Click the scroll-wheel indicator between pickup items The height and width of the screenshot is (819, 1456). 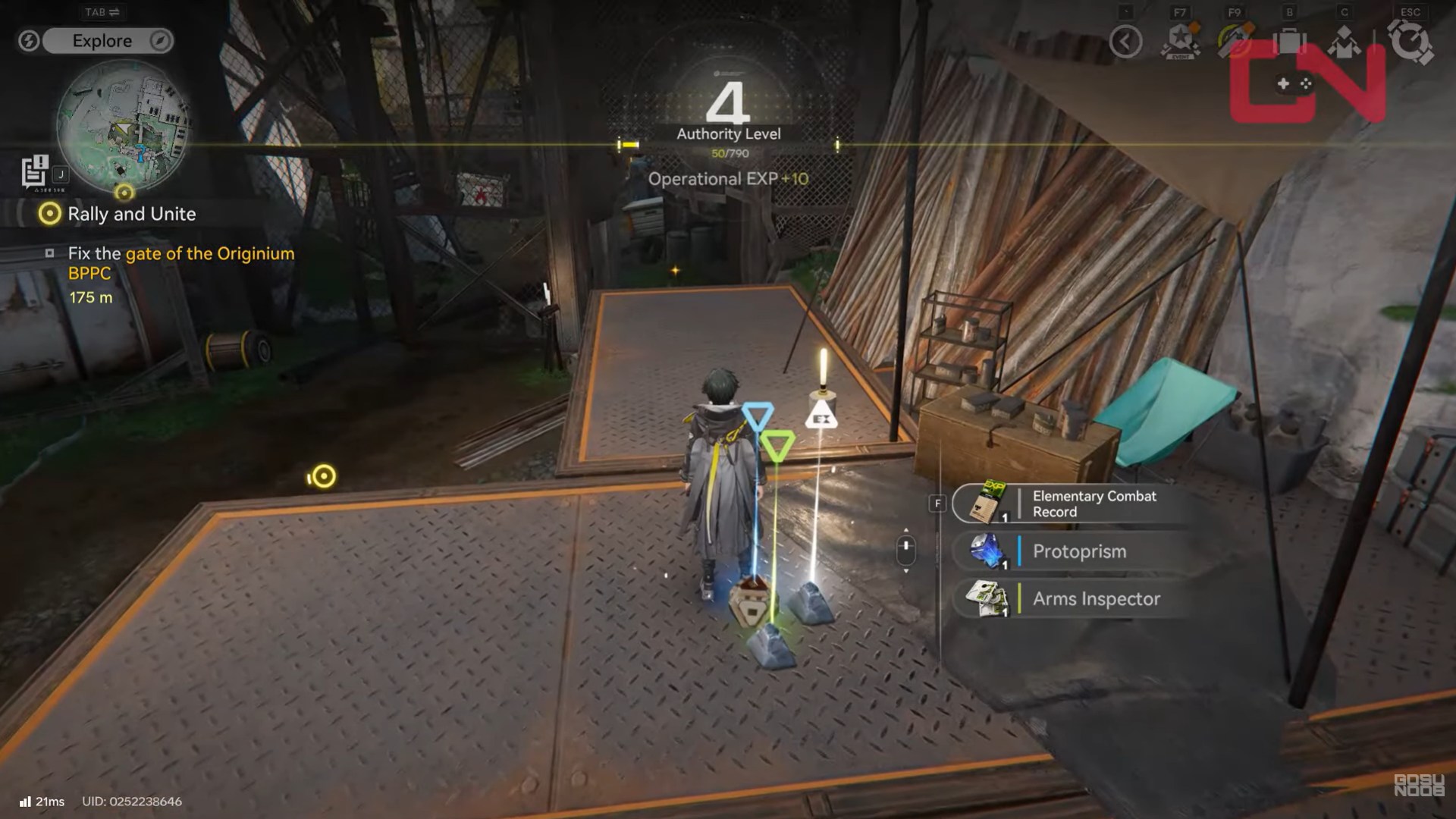point(907,544)
